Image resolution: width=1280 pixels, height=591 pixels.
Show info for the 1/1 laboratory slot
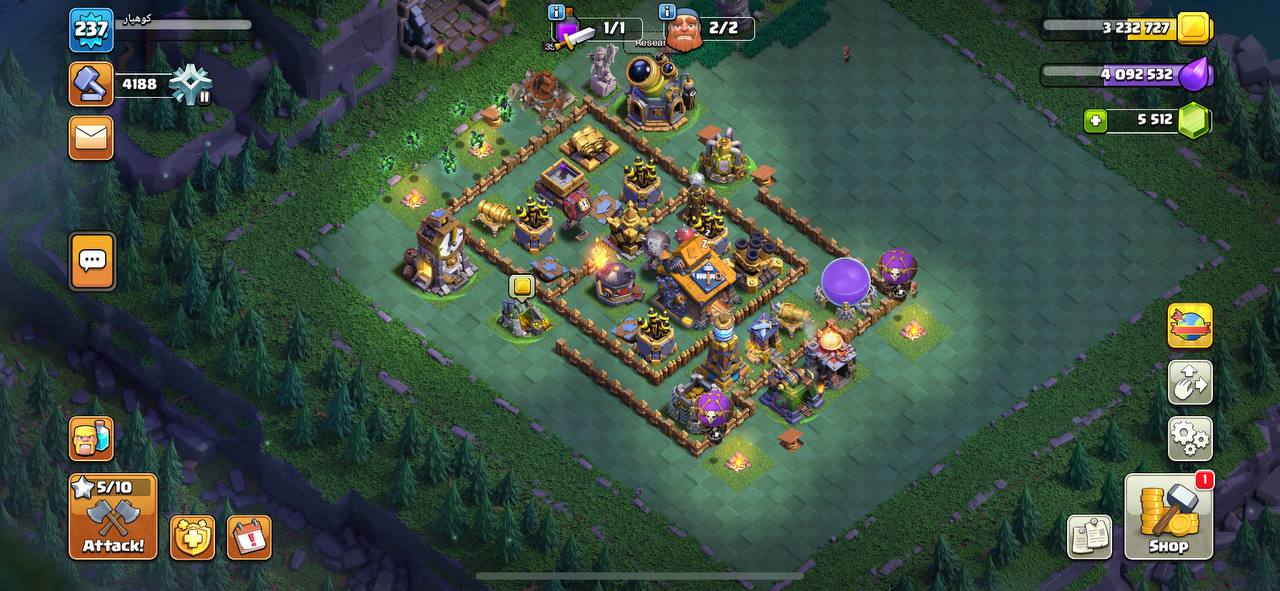pyautogui.click(x=557, y=12)
